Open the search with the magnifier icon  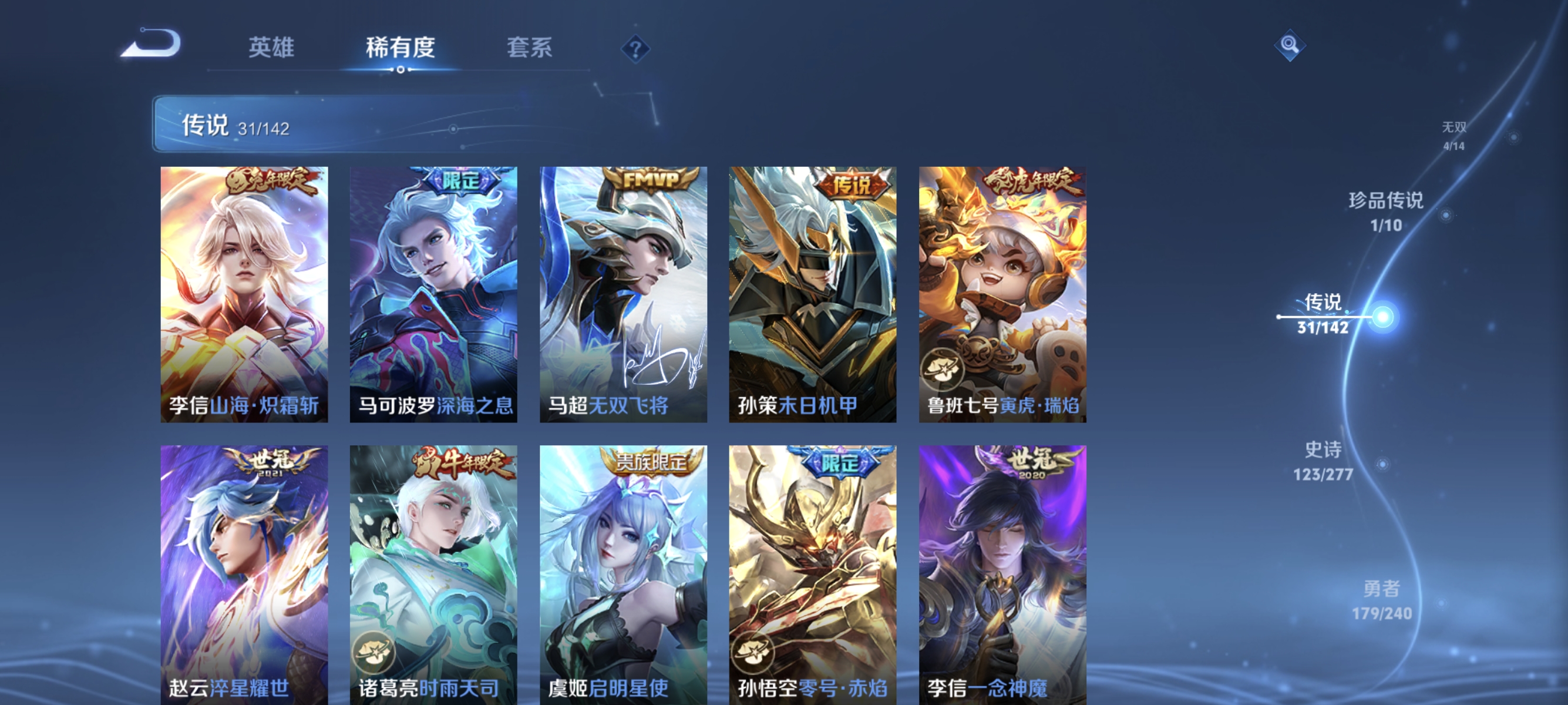click(1290, 45)
